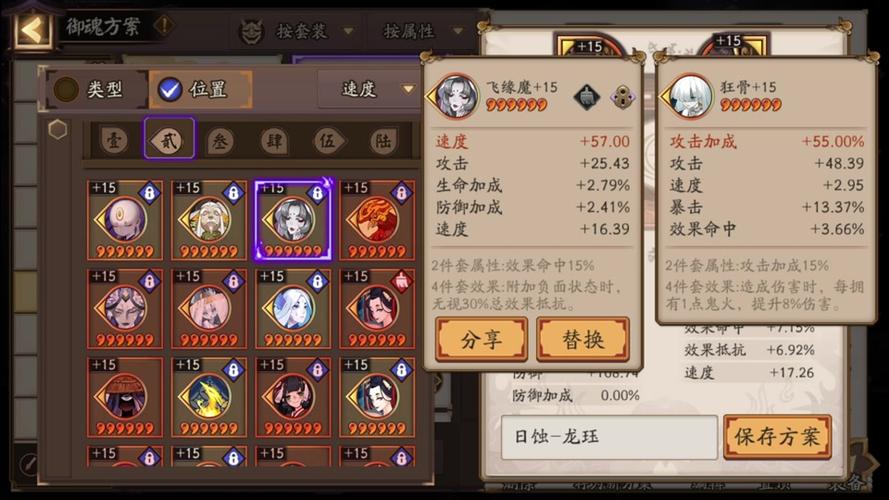889x500 pixels.
Task: Switch to position 叁 tab
Action: [221, 141]
